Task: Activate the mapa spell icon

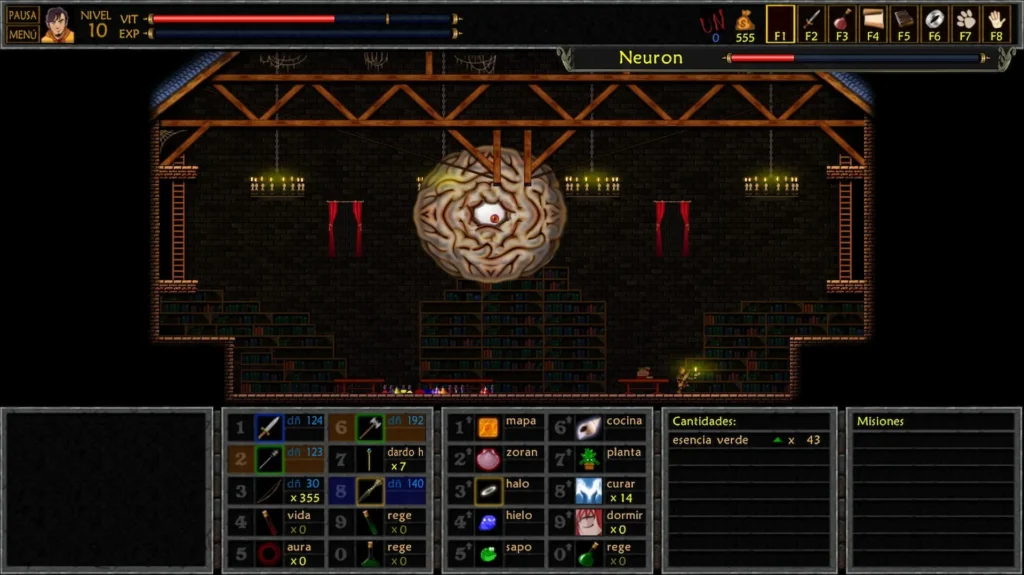Action: (488, 428)
